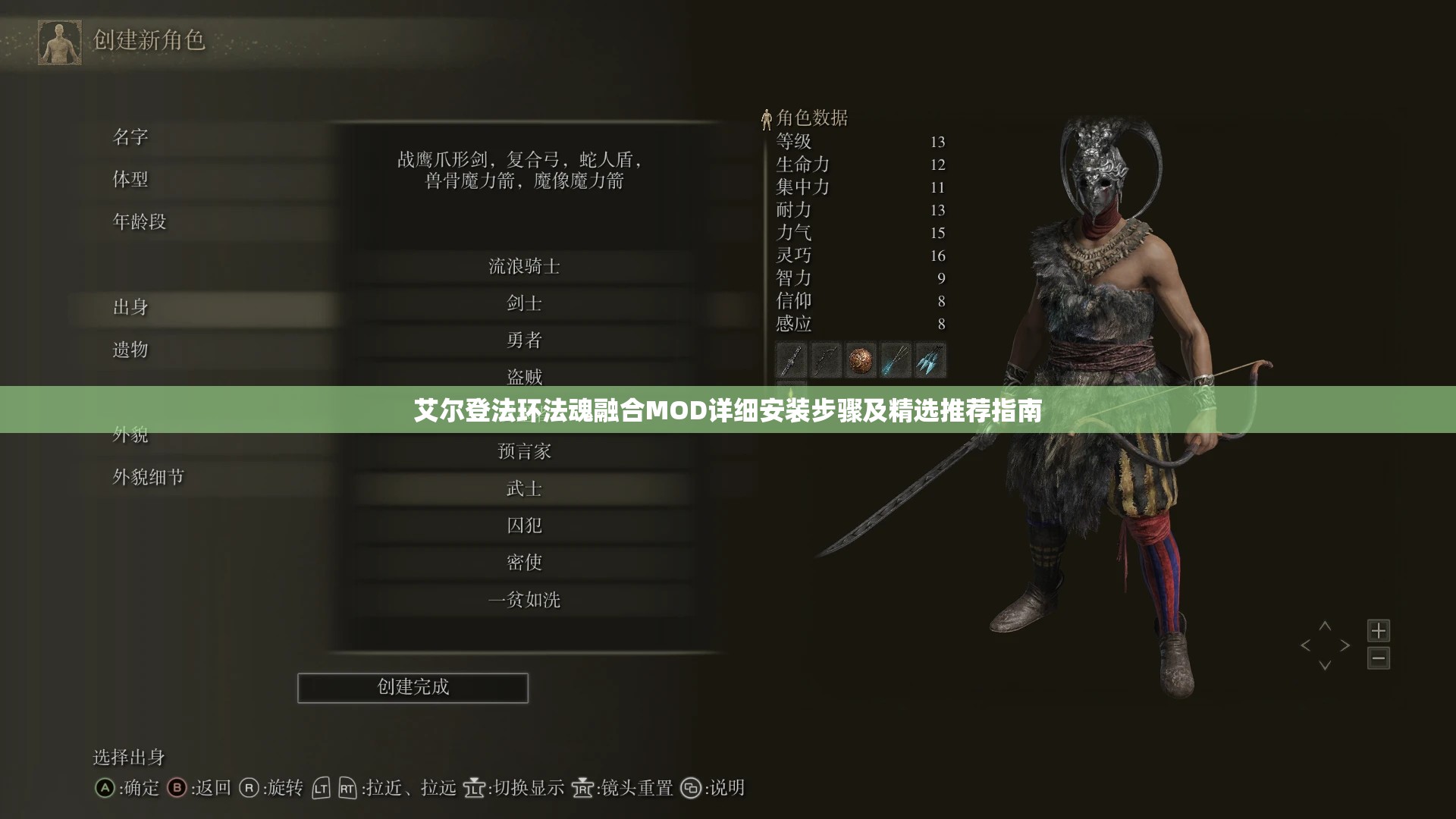Select the composite bow inventory icon

pyautogui.click(x=825, y=359)
